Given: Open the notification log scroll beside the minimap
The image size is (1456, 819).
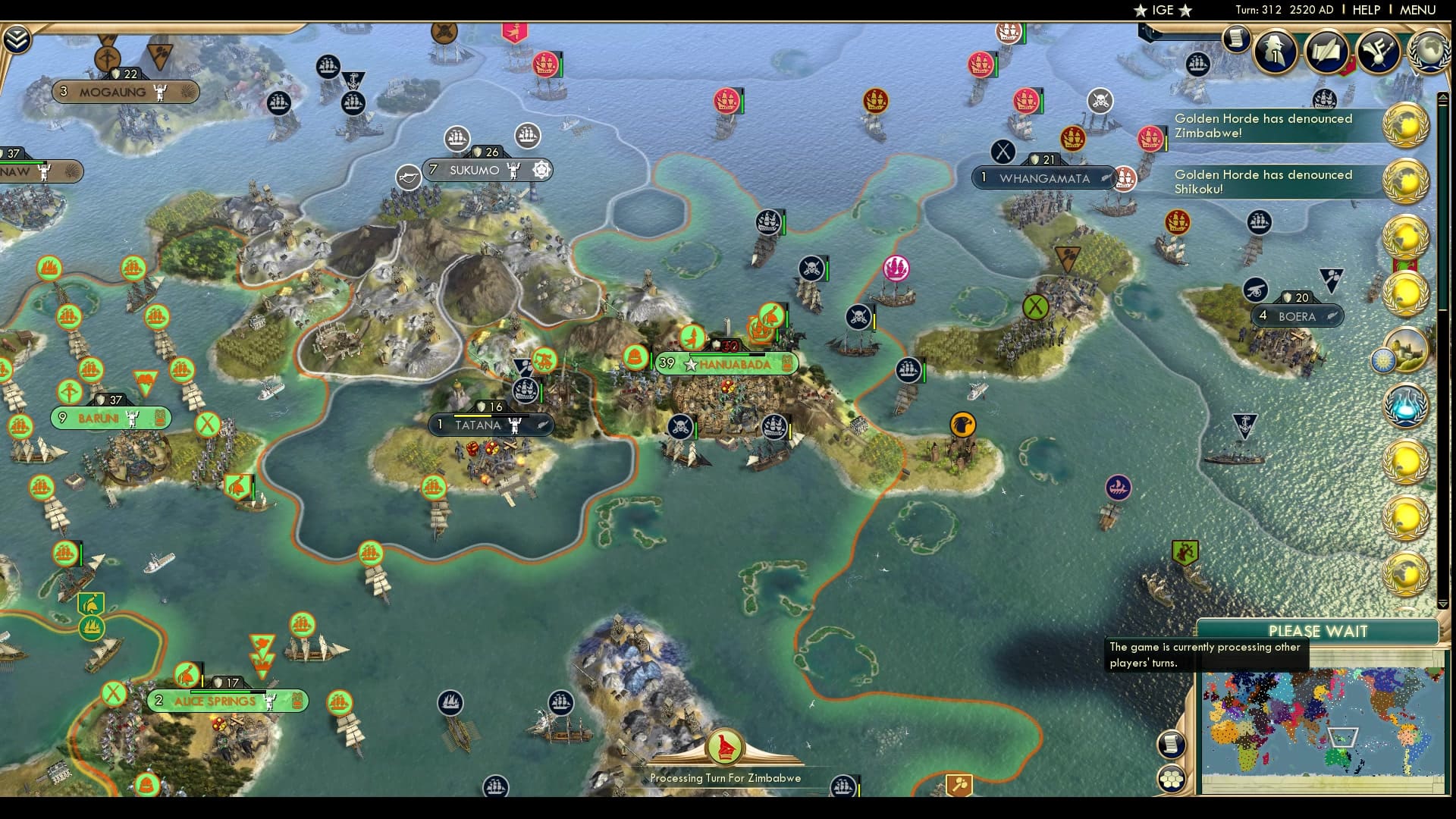Looking at the screenshot, I should pos(1172,744).
